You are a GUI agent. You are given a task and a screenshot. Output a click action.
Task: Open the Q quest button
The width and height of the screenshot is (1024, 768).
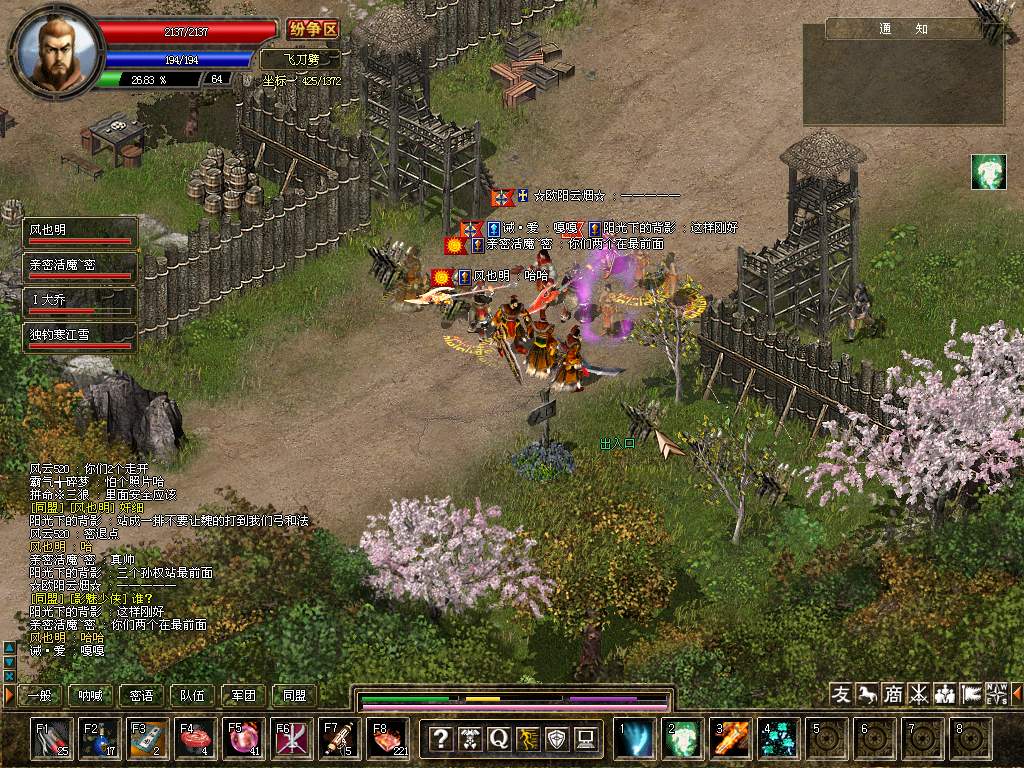pyautogui.click(x=498, y=739)
